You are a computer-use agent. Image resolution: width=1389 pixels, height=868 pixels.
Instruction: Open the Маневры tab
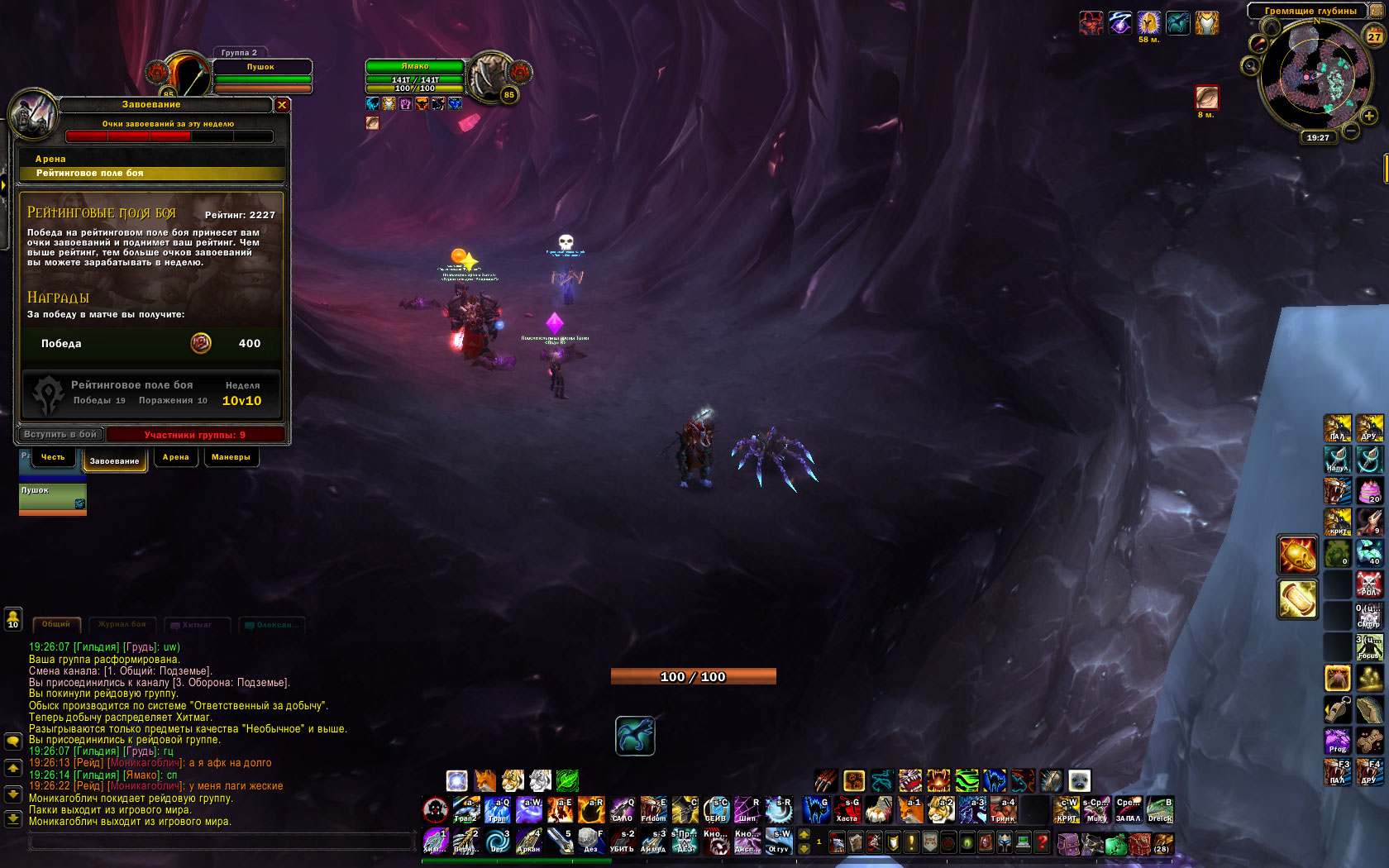click(231, 457)
